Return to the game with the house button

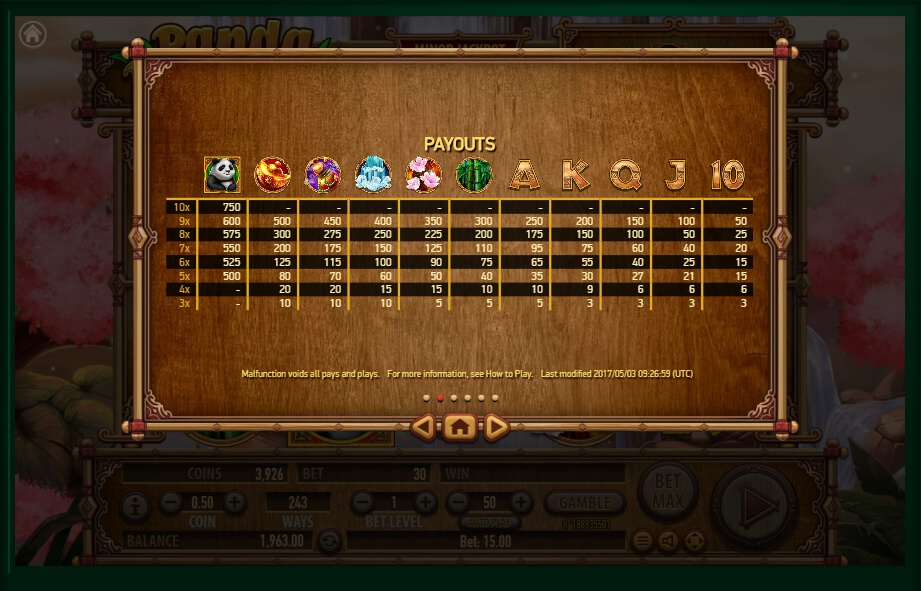coord(459,427)
